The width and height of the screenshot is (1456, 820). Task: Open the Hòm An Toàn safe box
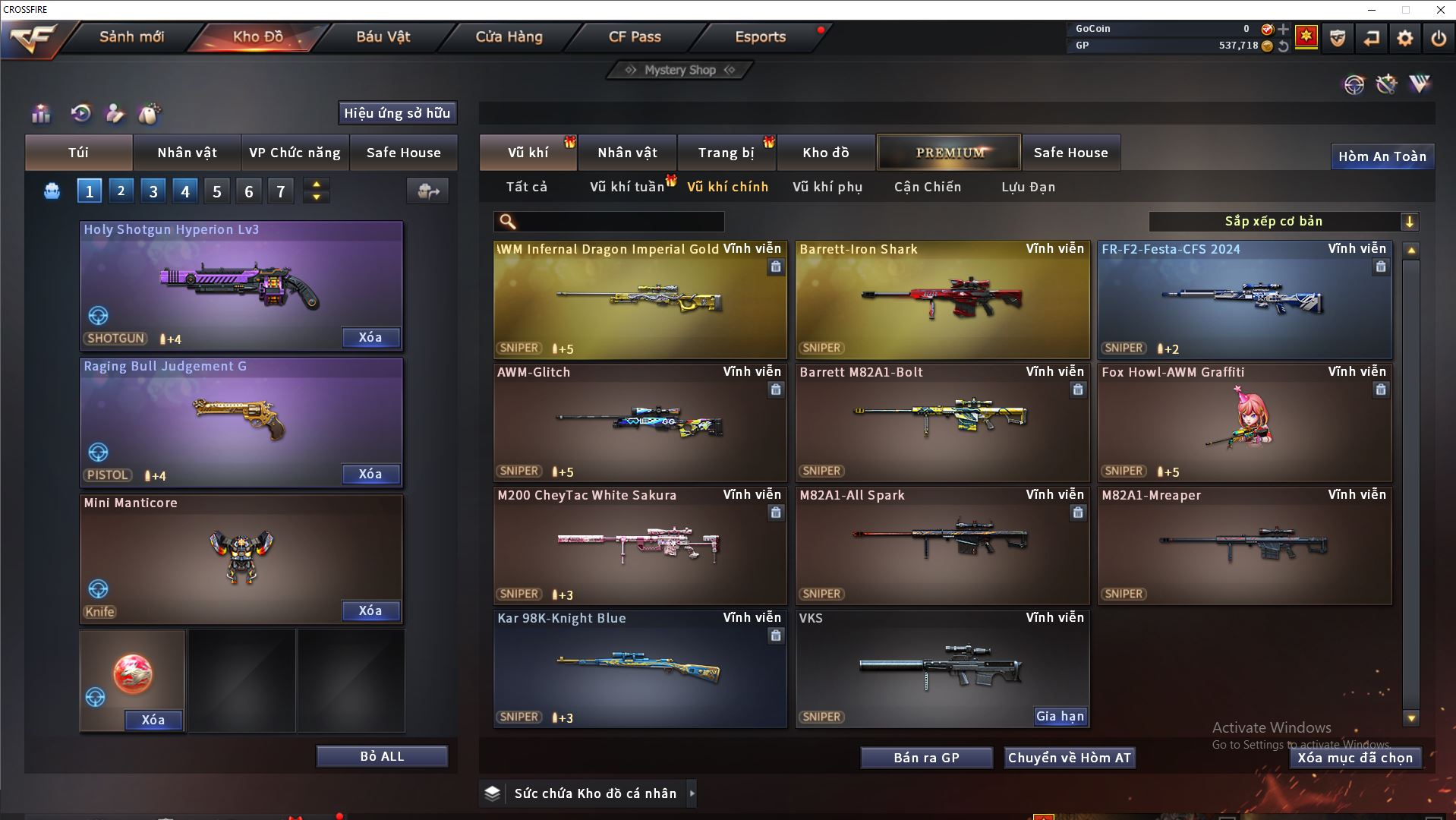click(1382, 156)
